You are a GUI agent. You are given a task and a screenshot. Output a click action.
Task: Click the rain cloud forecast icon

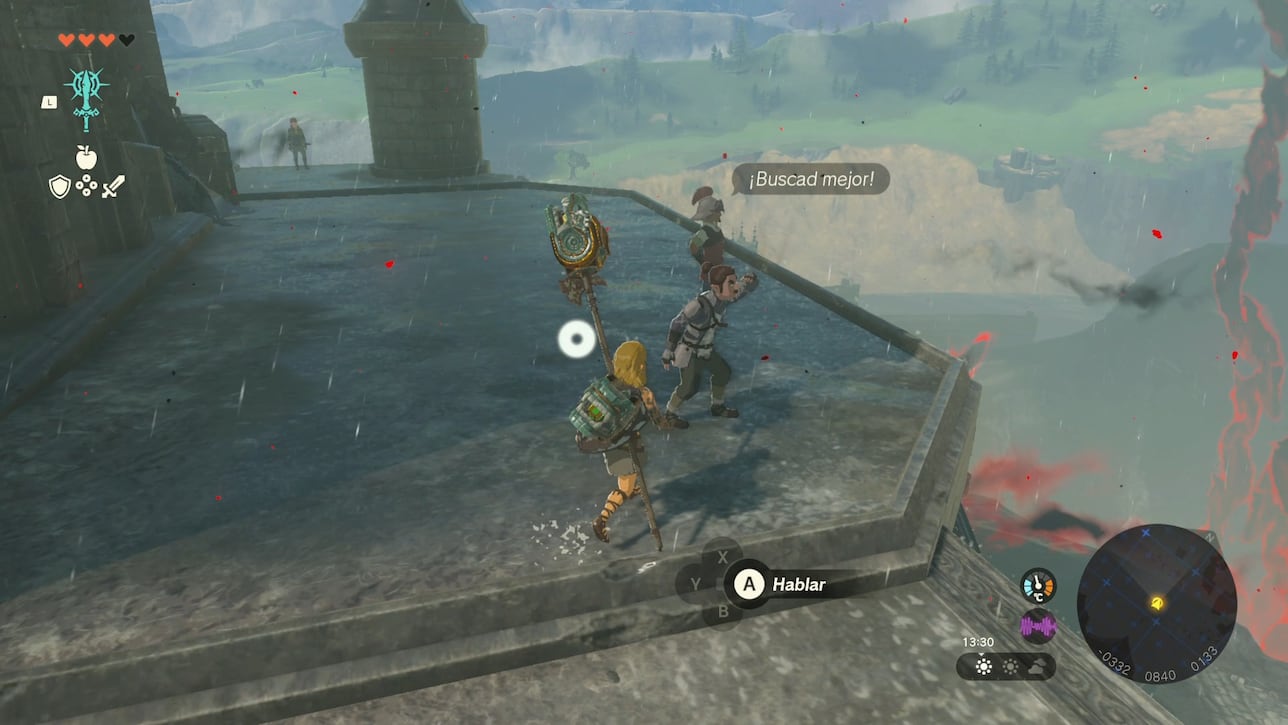(x=1038, y=666)
